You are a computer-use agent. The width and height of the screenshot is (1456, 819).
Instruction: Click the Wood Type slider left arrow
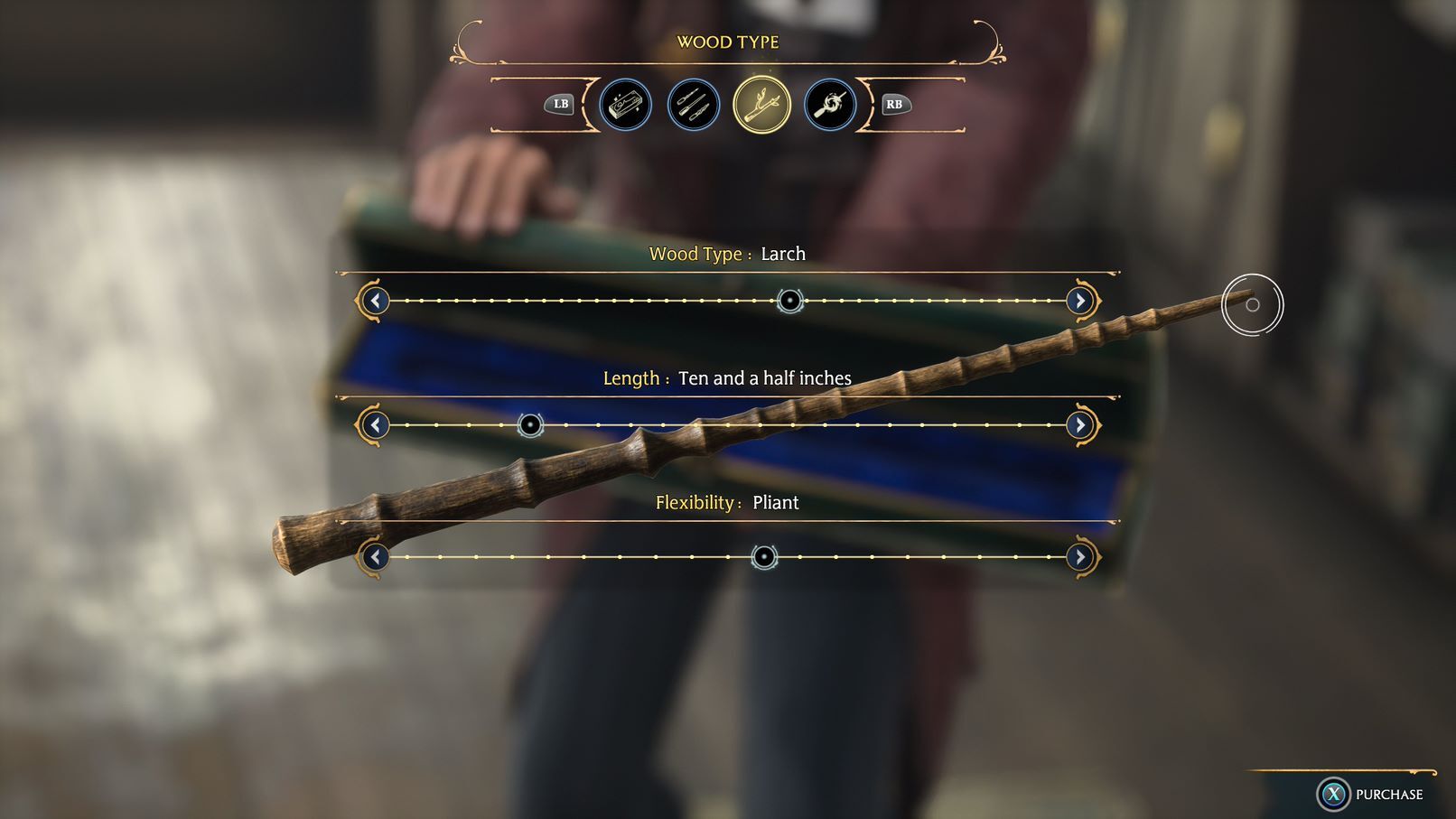point(376,301)
